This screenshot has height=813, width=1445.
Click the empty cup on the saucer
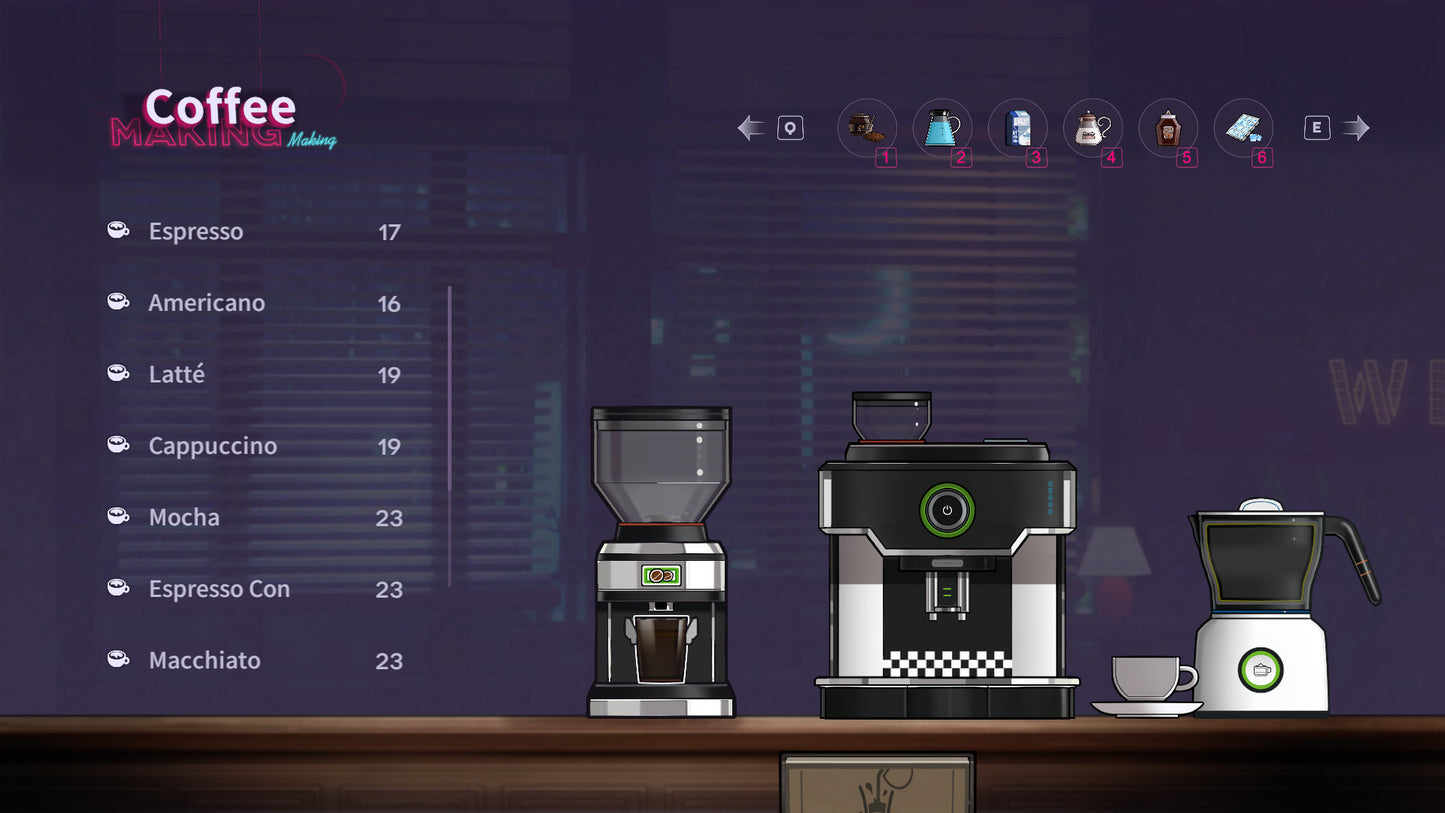(1144, 678)
